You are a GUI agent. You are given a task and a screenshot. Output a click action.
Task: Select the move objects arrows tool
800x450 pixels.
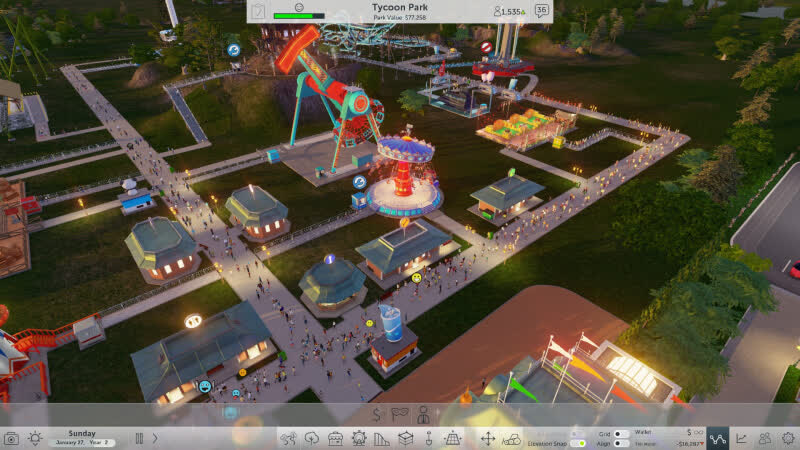click(x=487, y=438)
